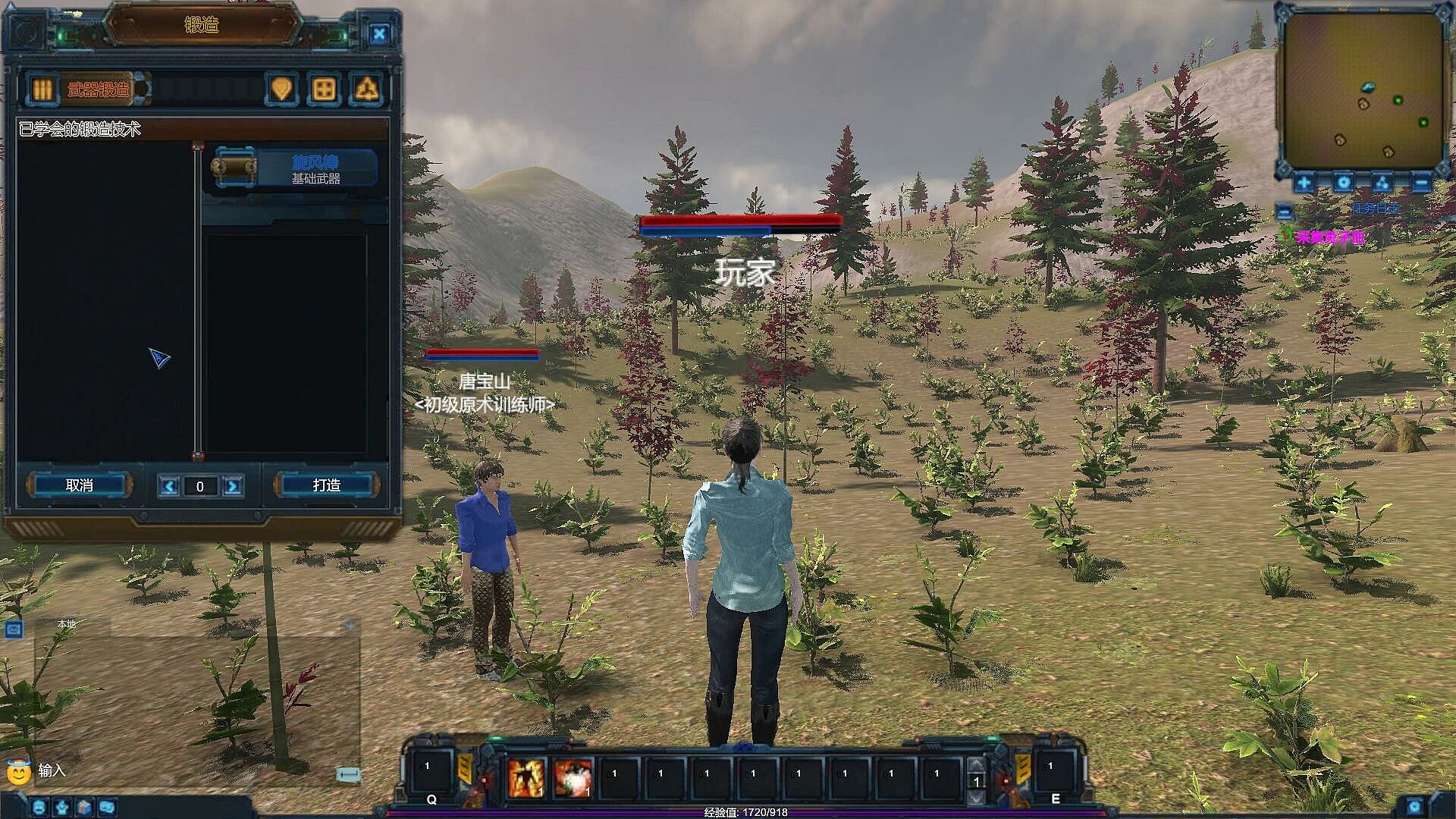Close the 锻造 forging window
The width and height of the screenshot is (1456, 819).
379,33
